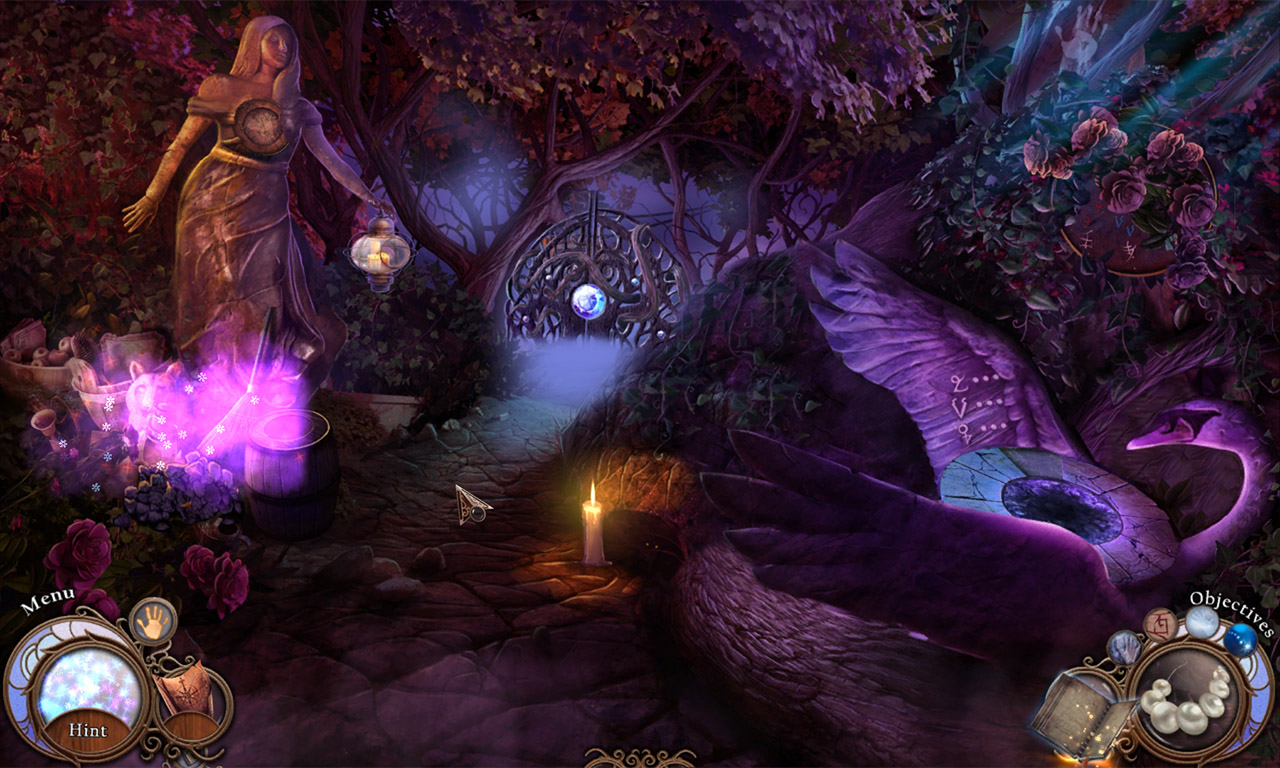Viewport: 1280px width, 768px height.
Task: Open the wooden panel beside the map icon
Action: pyautogui.click(x=190, y=724)
